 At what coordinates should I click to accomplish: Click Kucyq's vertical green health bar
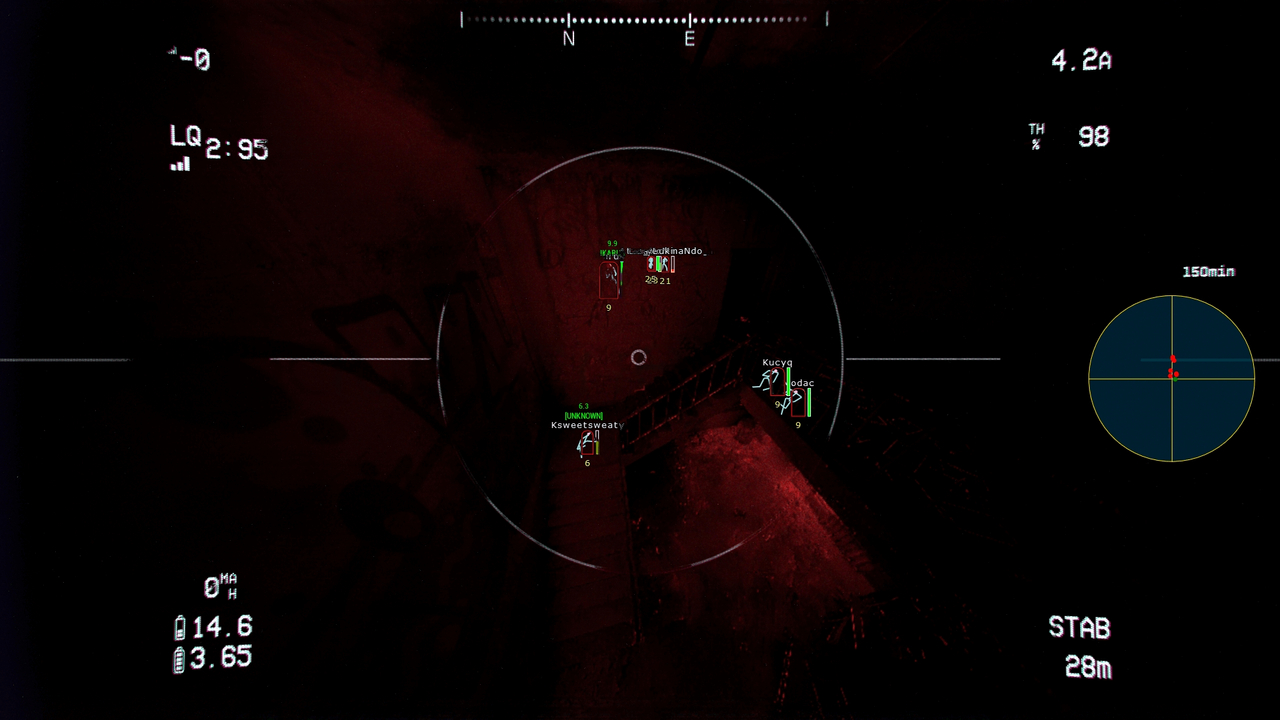[788, 382]
